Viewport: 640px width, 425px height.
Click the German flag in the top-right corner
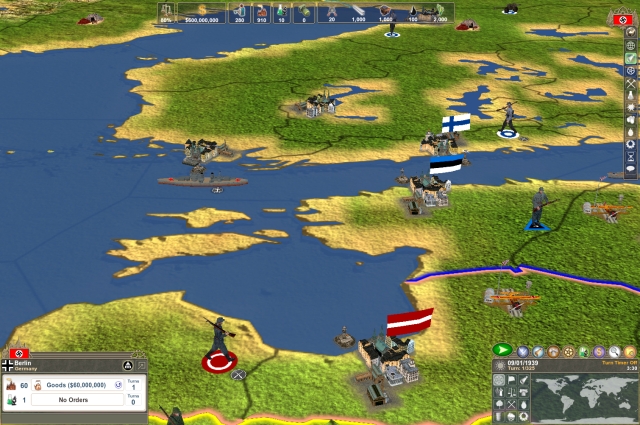coord(629,20)
